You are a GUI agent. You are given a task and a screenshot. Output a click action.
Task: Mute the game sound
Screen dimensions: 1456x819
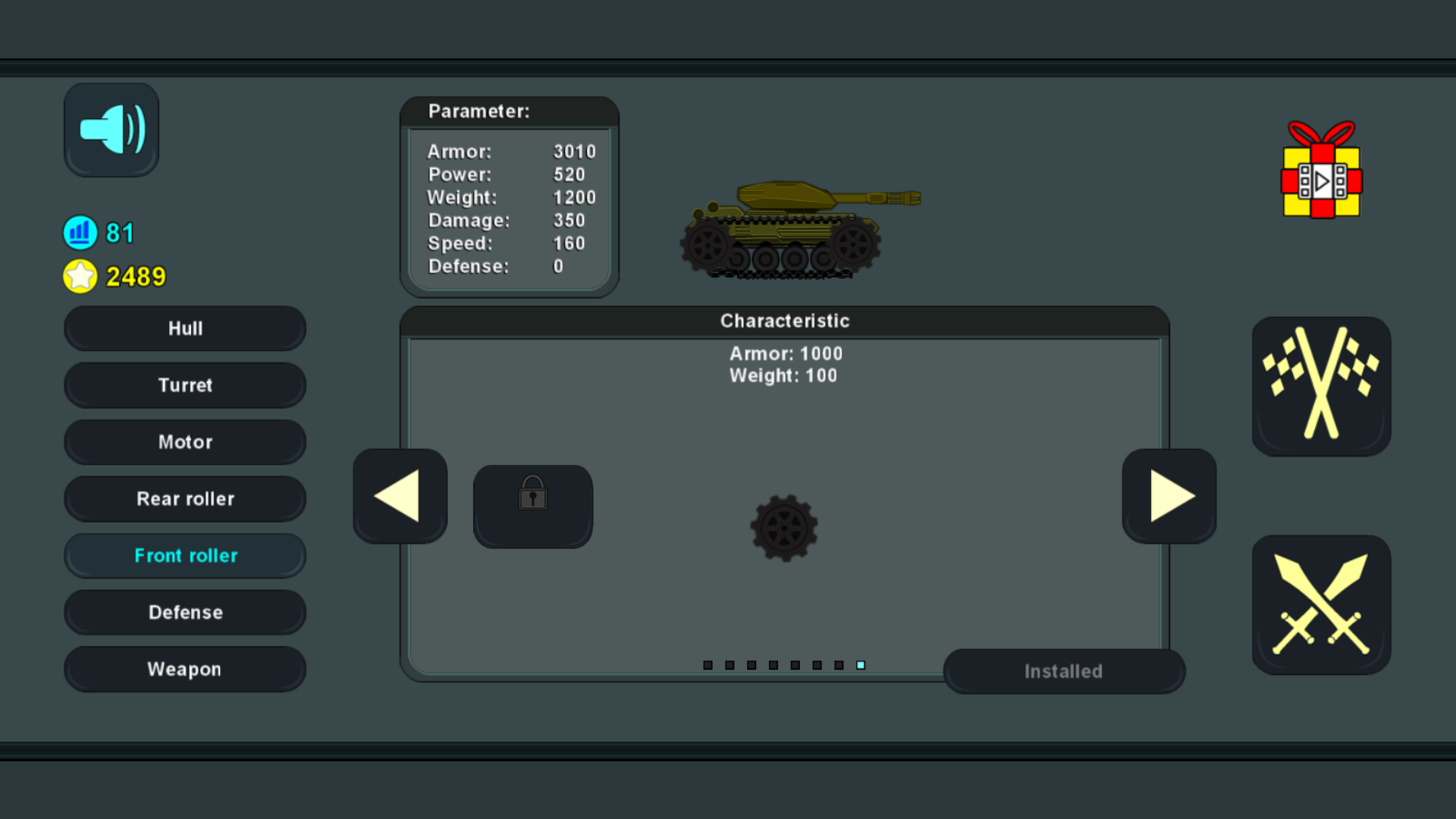tap(111, 129)
